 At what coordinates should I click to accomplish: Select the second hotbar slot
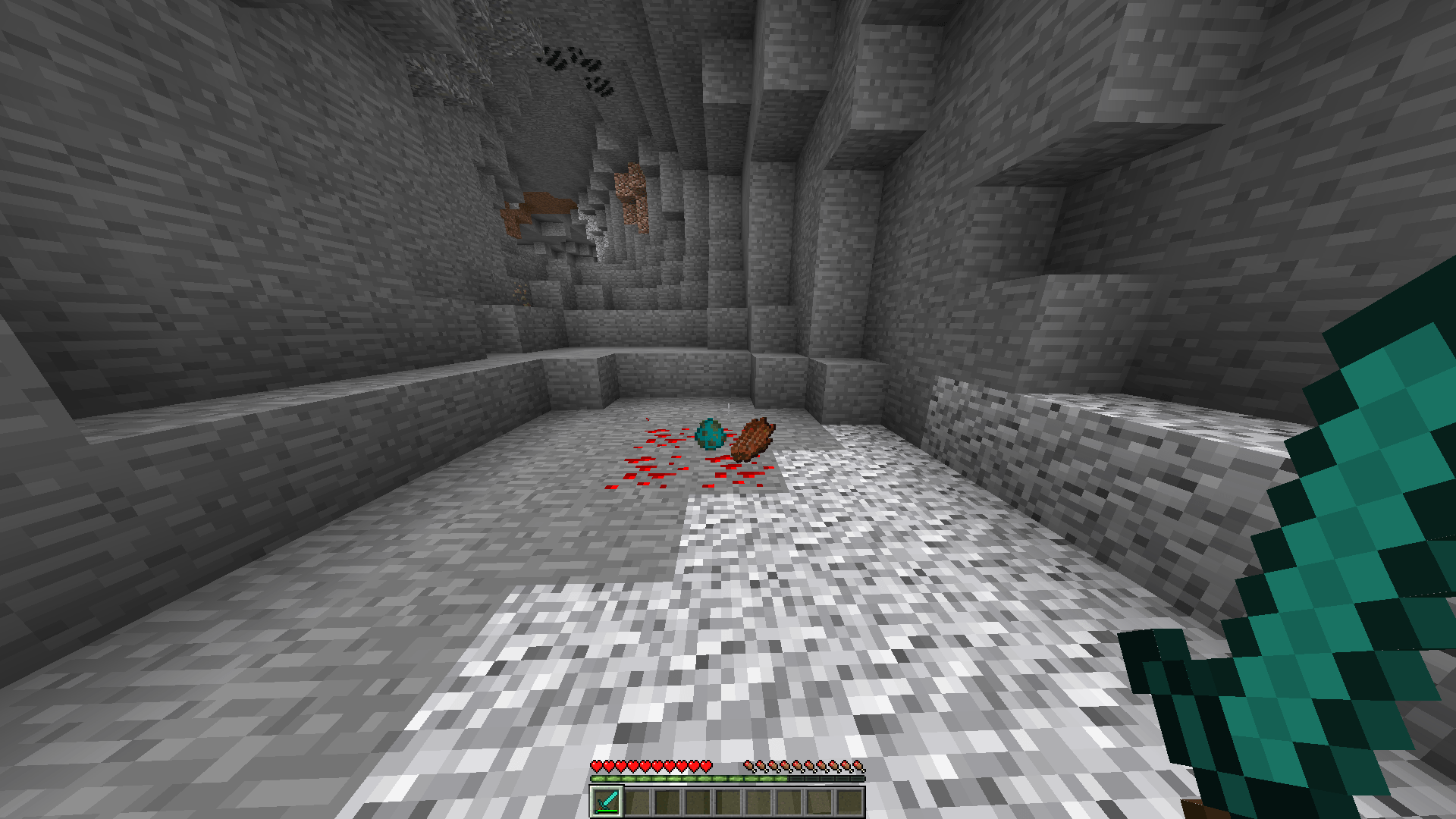coord(637,802)
